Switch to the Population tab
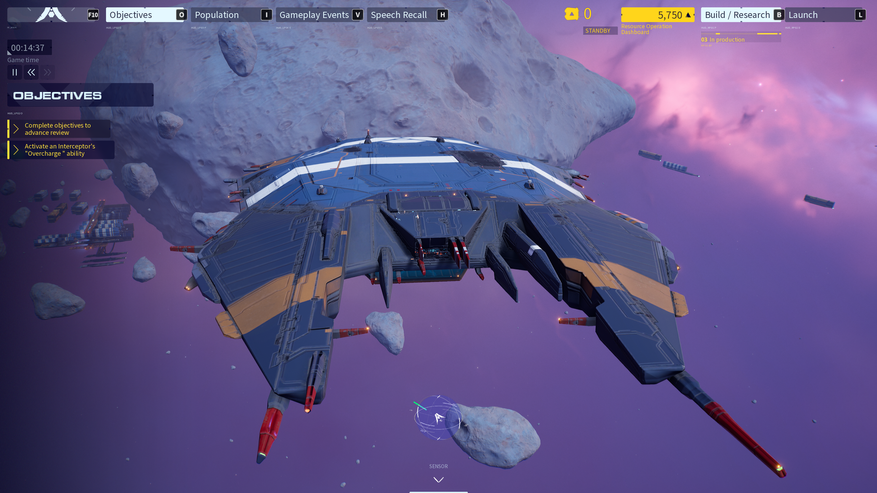Image resolution: width=877 pixels, height=493 pixels. pyautogui.click(x=231, y=15)
